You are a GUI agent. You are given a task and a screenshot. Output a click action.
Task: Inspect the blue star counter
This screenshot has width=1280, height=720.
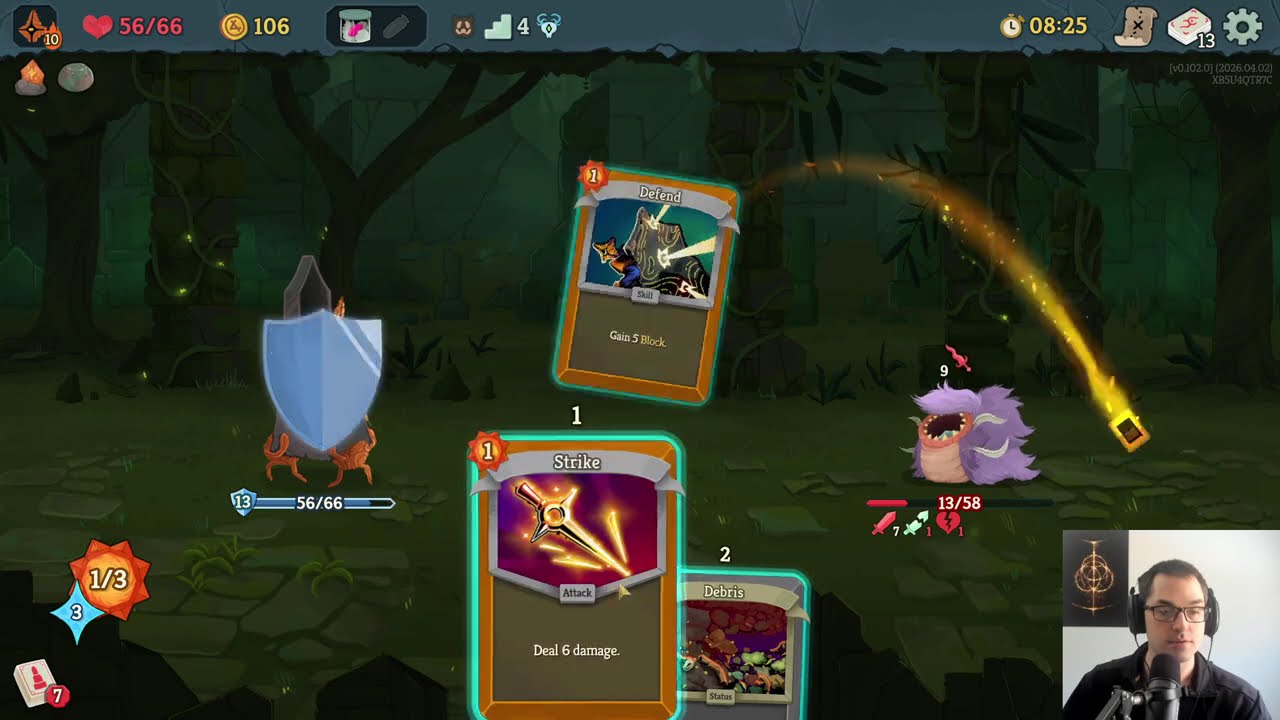click(x=76, y=612)
